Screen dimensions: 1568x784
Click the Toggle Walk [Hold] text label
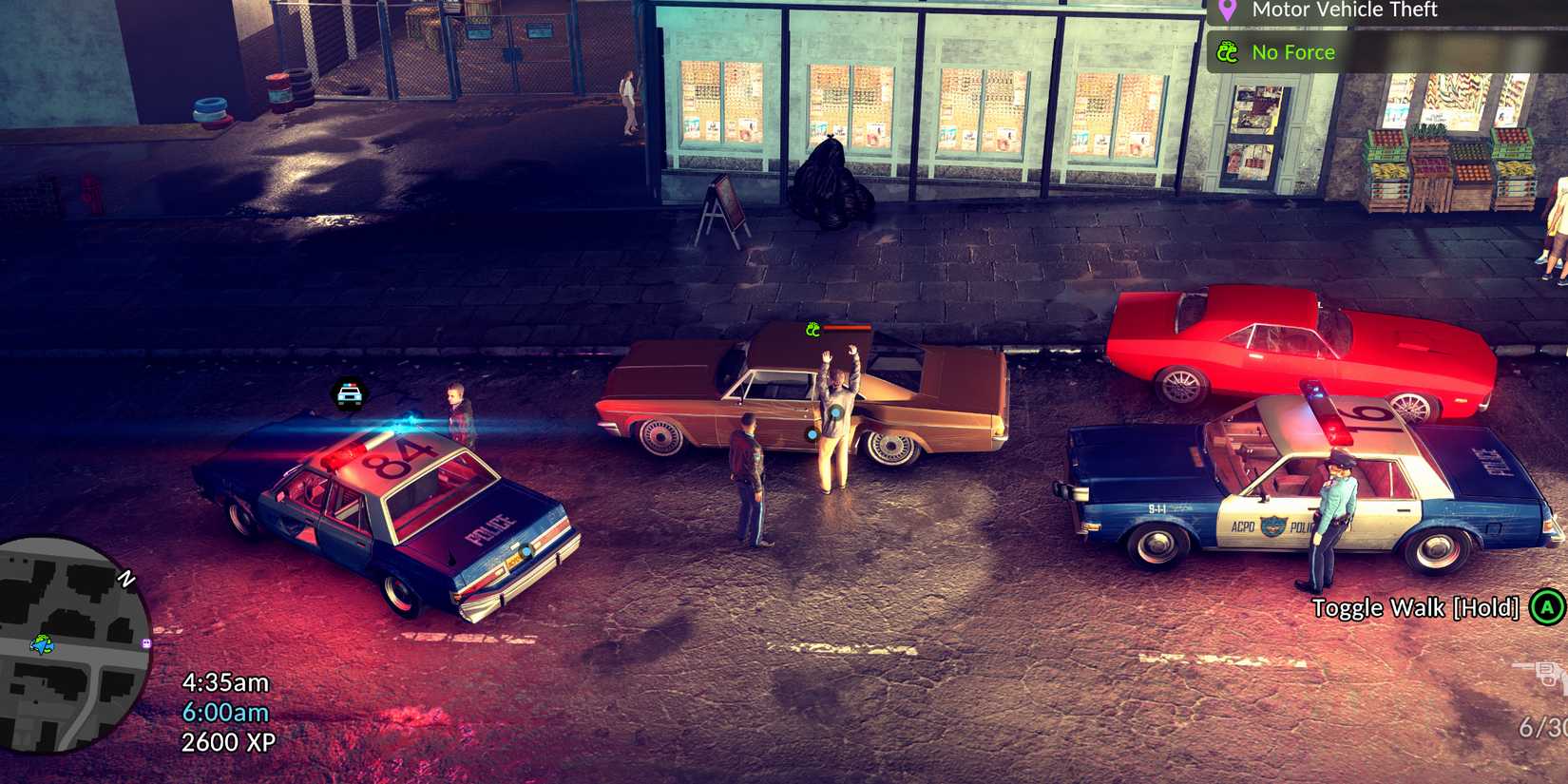(x=1416, y=606)
